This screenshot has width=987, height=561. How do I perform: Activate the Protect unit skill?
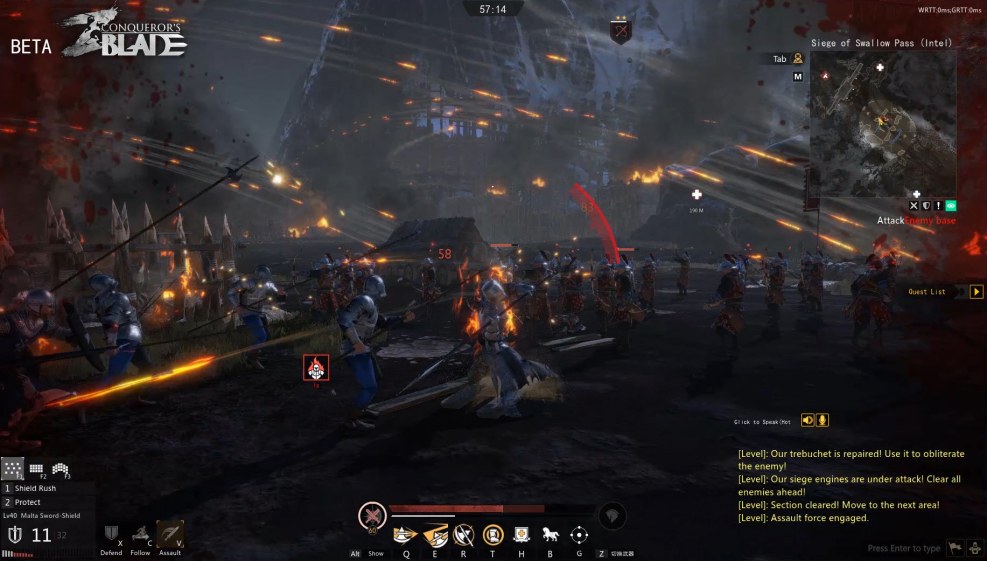click(x=28, y=502)
